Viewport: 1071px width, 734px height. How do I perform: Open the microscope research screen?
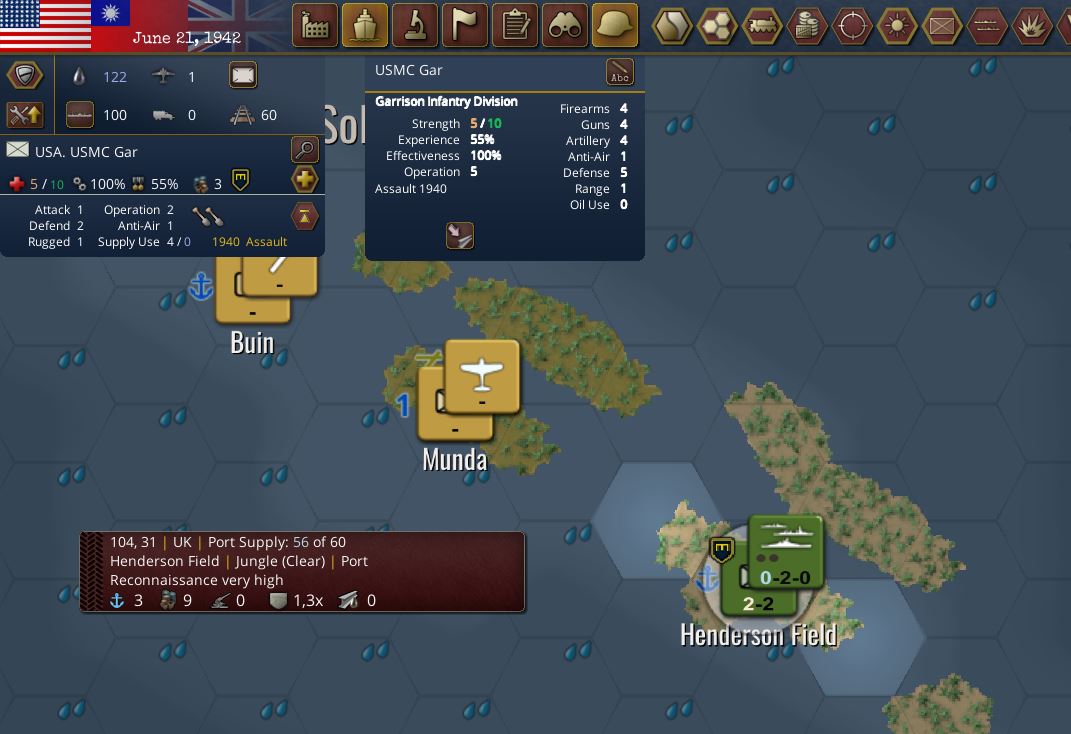tap(415, 26)
